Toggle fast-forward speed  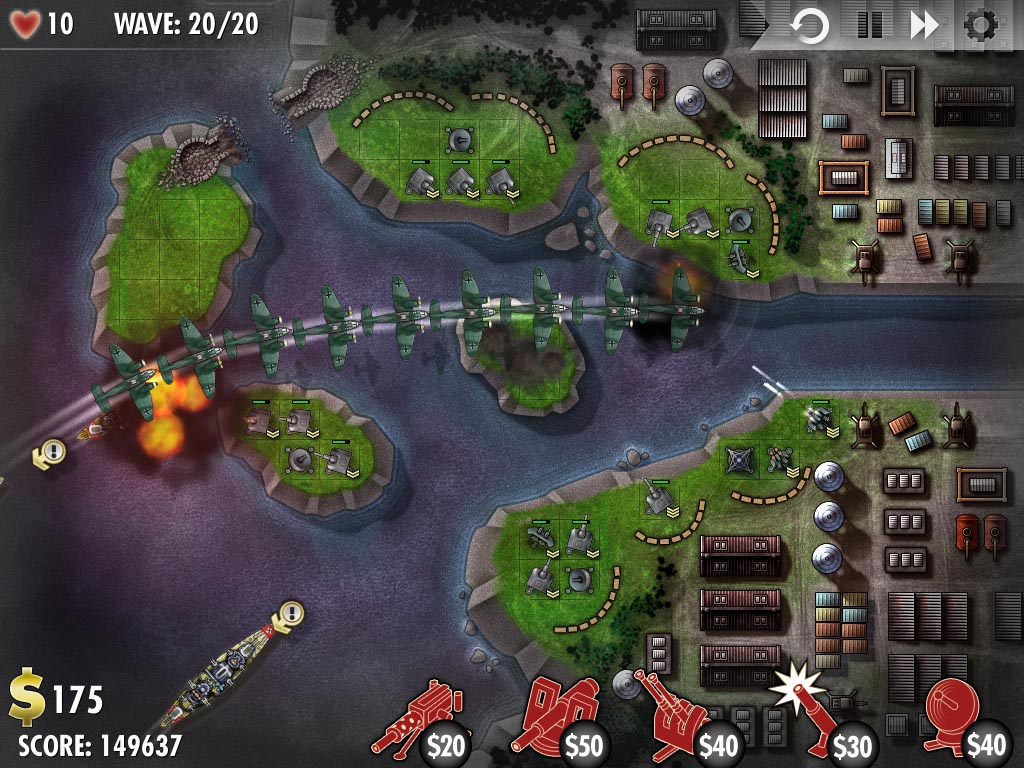(x=925, y=25)
